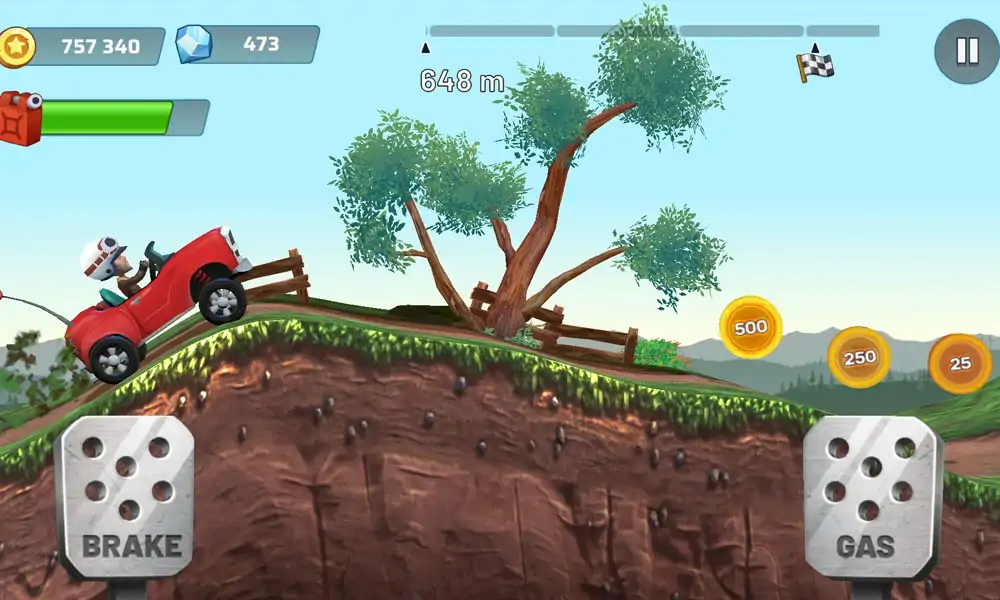This screenshot has height=600, width=1000.
Task: Hit the BRAKE pedal
Action: click(x=125, y=497)
